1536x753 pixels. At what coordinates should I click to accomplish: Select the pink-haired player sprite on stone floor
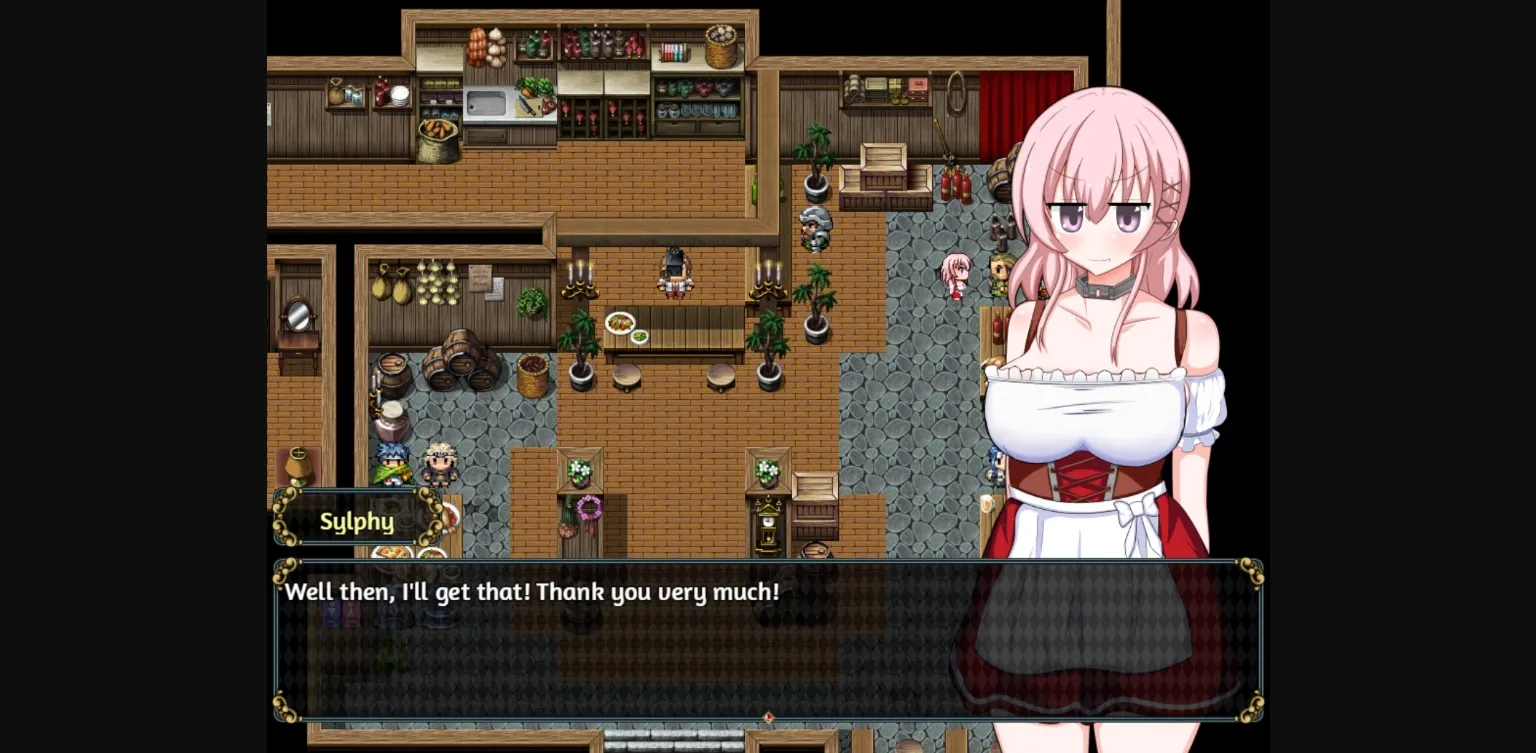956,277
